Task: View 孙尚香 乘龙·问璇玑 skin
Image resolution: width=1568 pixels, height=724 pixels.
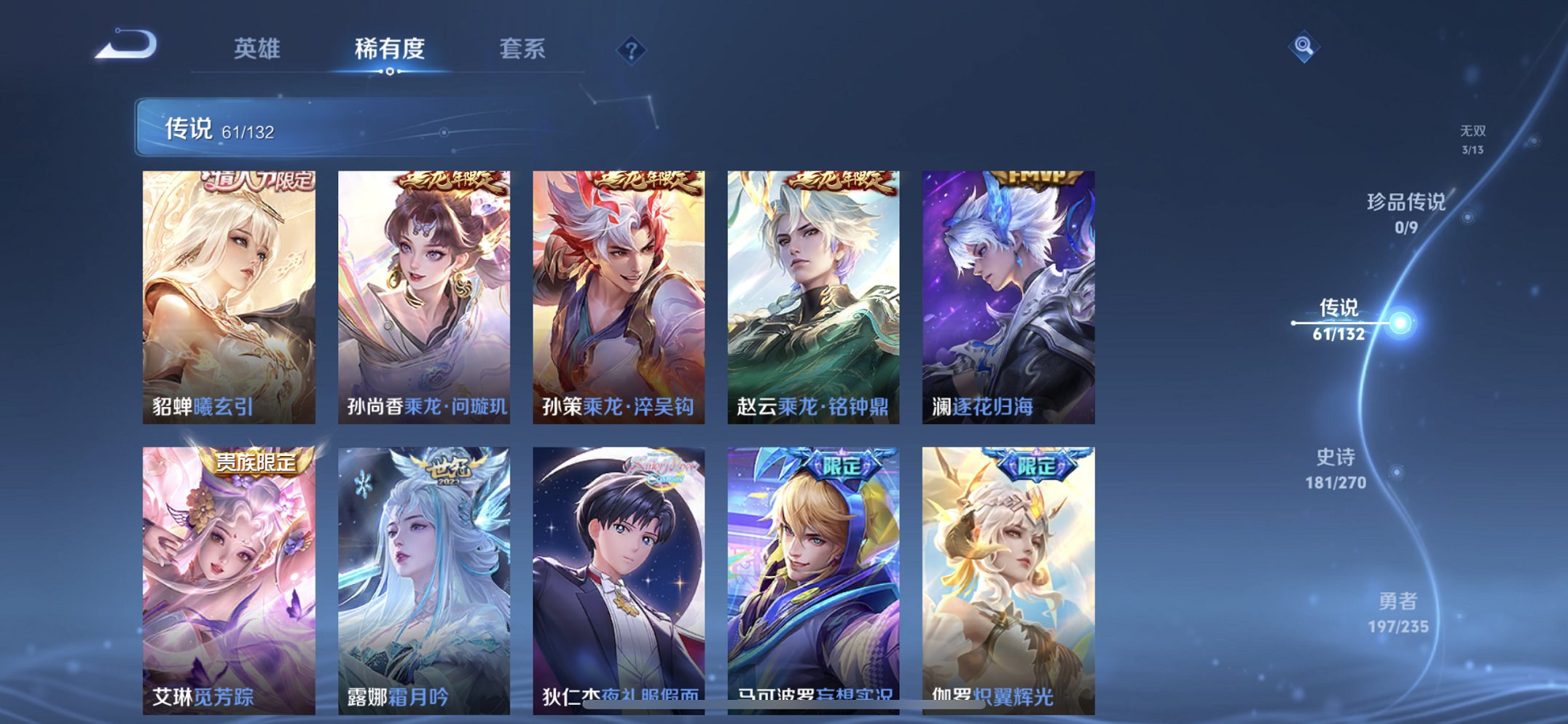Action: pos(423,291)
